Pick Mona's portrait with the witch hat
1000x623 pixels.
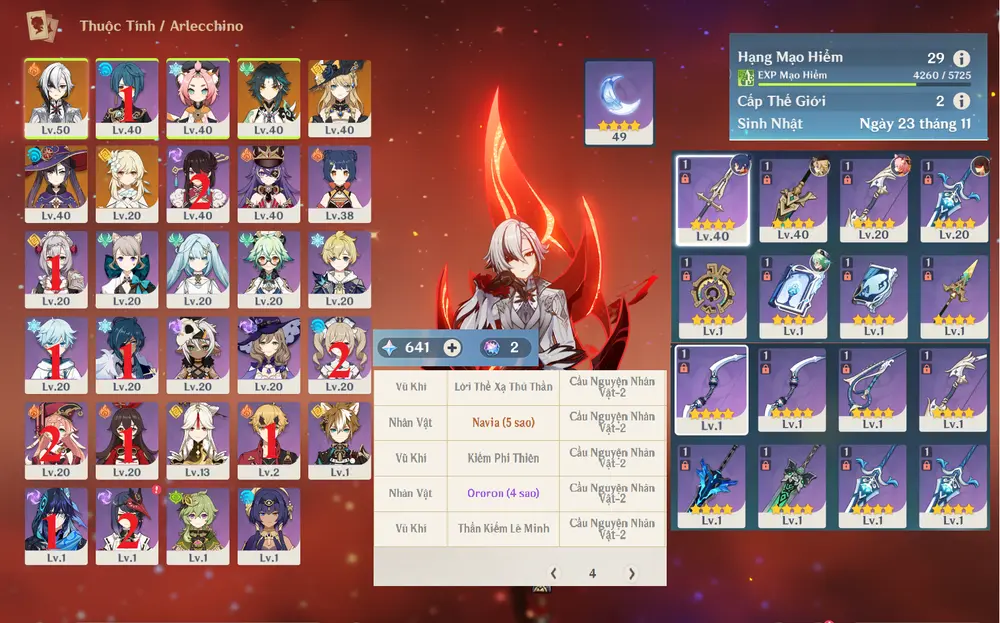pyautogui.click(x=56, y=184)
